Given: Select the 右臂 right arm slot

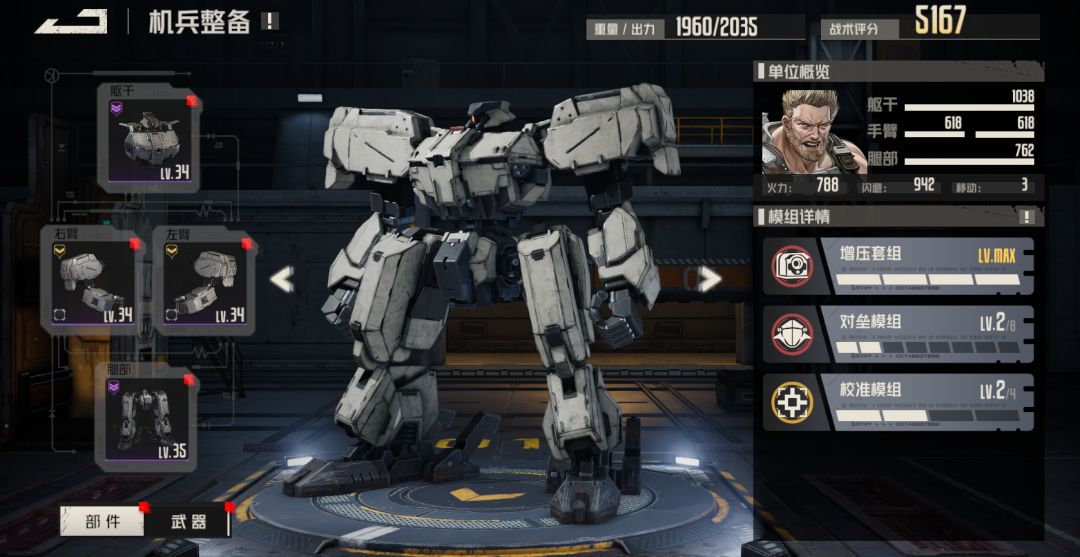Looking at the screenshot, I should coord(91,280).
